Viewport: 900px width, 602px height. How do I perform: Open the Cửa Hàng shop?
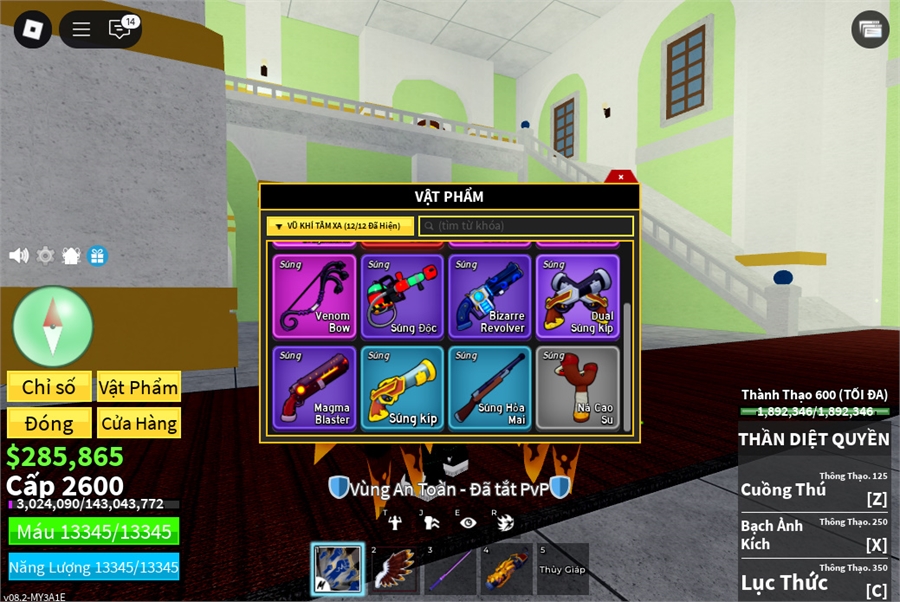[138, 423]
